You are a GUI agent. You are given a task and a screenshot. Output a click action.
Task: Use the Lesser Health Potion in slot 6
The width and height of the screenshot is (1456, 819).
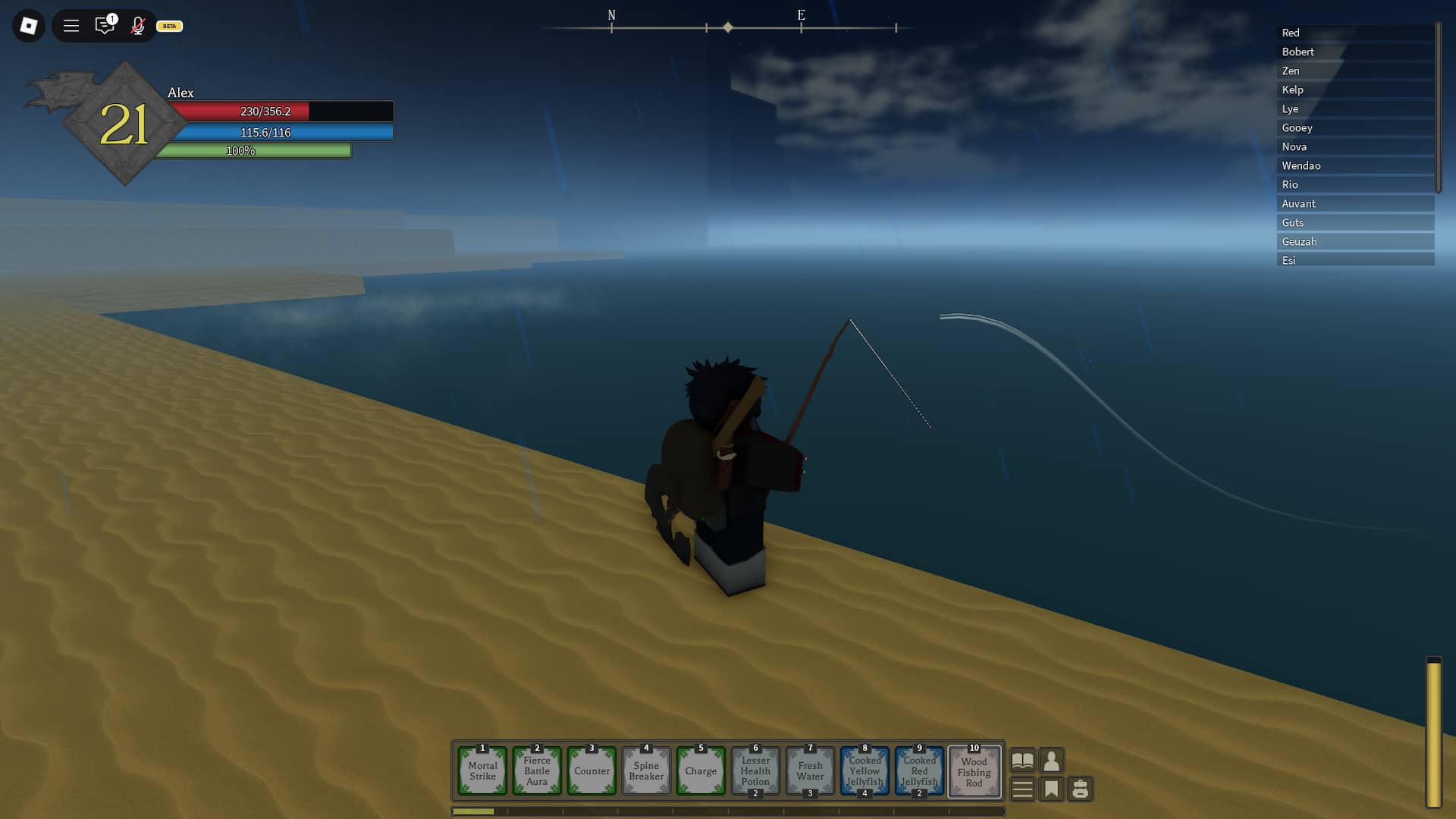coord(755,771)
